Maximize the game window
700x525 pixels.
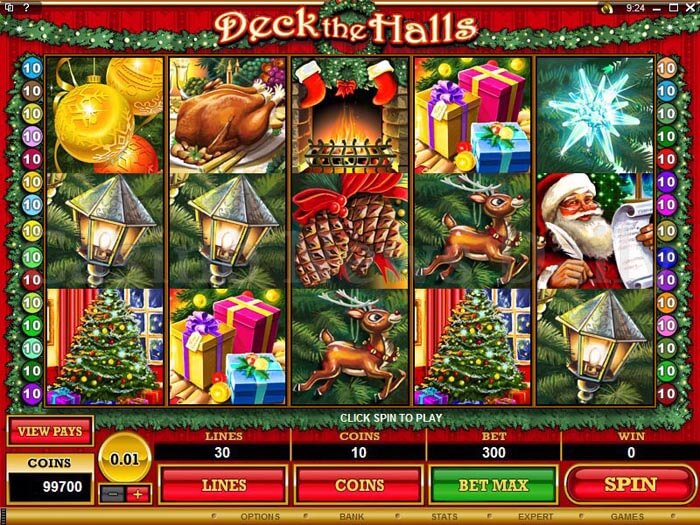pos(675,7)
